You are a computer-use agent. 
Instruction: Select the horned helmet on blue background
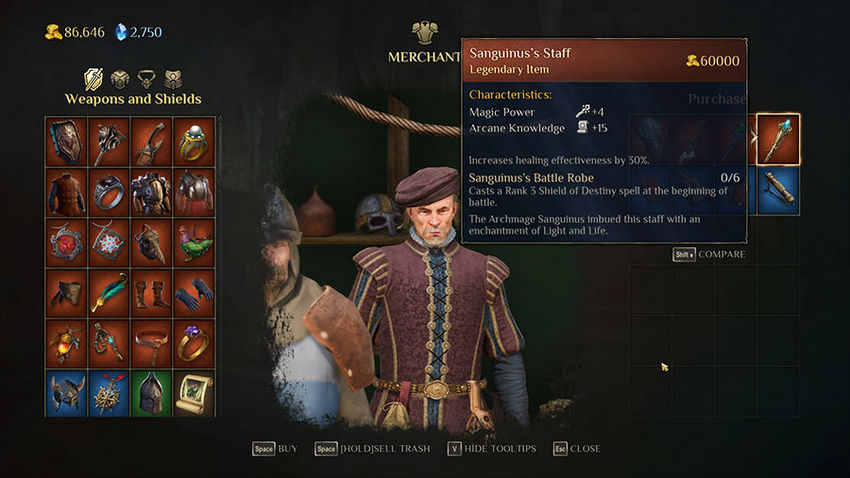[66, 393]
